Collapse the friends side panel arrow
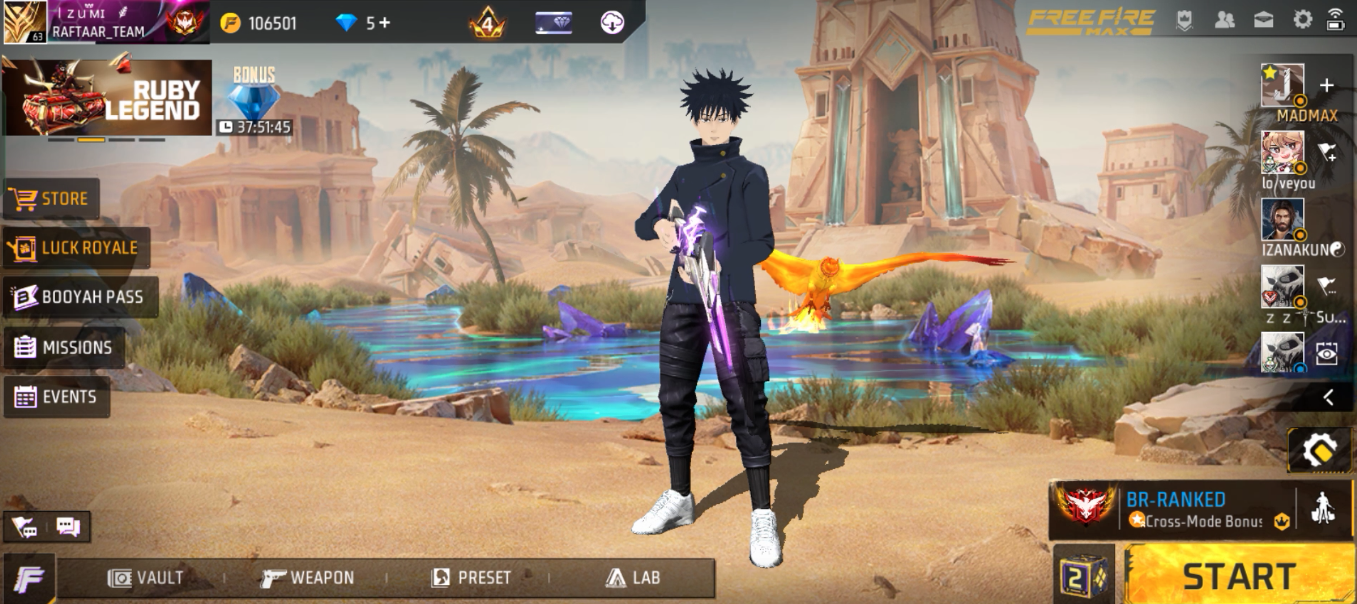The height and width of the screenshot is (604, 1357). click(1327, 397)
